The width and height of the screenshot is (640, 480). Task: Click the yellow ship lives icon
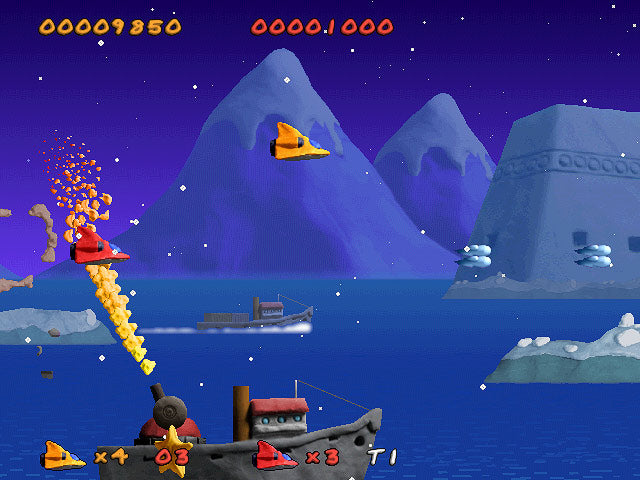(x=63, y=455)
